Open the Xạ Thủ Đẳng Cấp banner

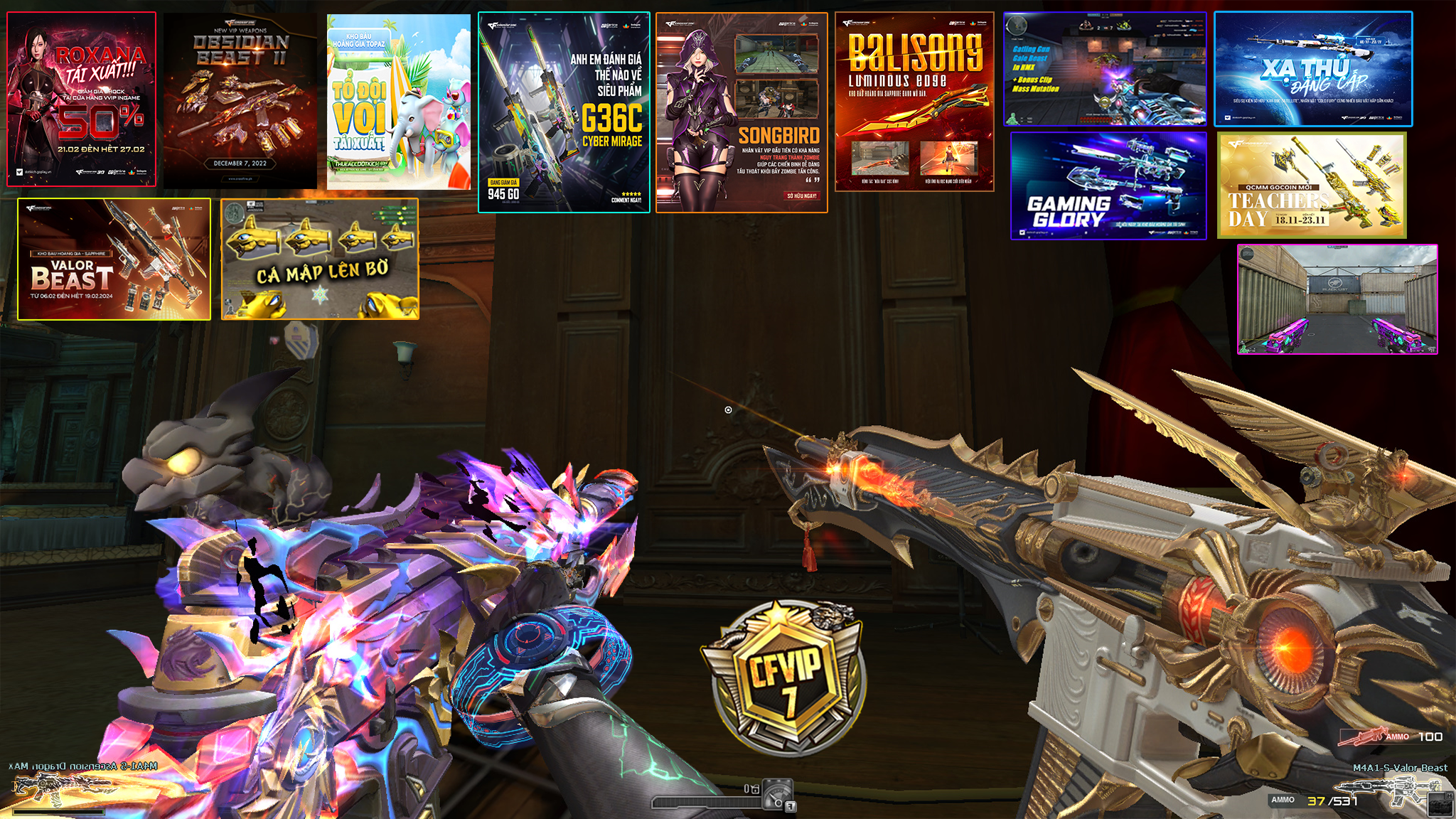(1313, 69)
